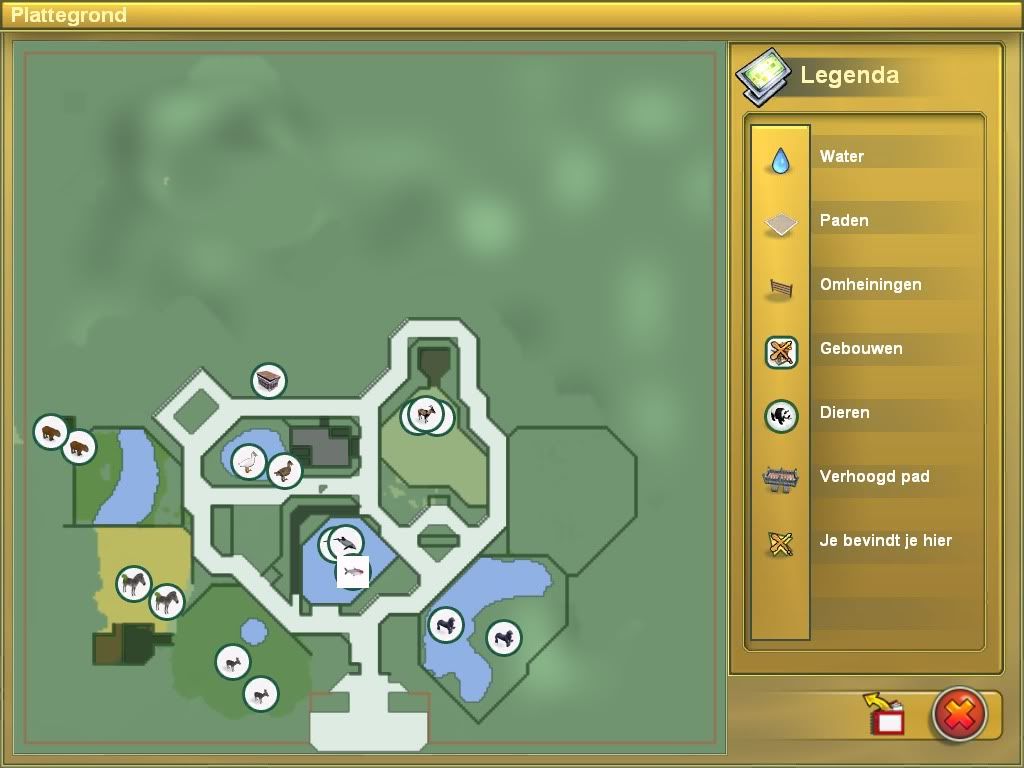The width and height of the screenshot is (1024, 768).
Task: Select the Je bevindt je hier entry
Action: (780, 543)
